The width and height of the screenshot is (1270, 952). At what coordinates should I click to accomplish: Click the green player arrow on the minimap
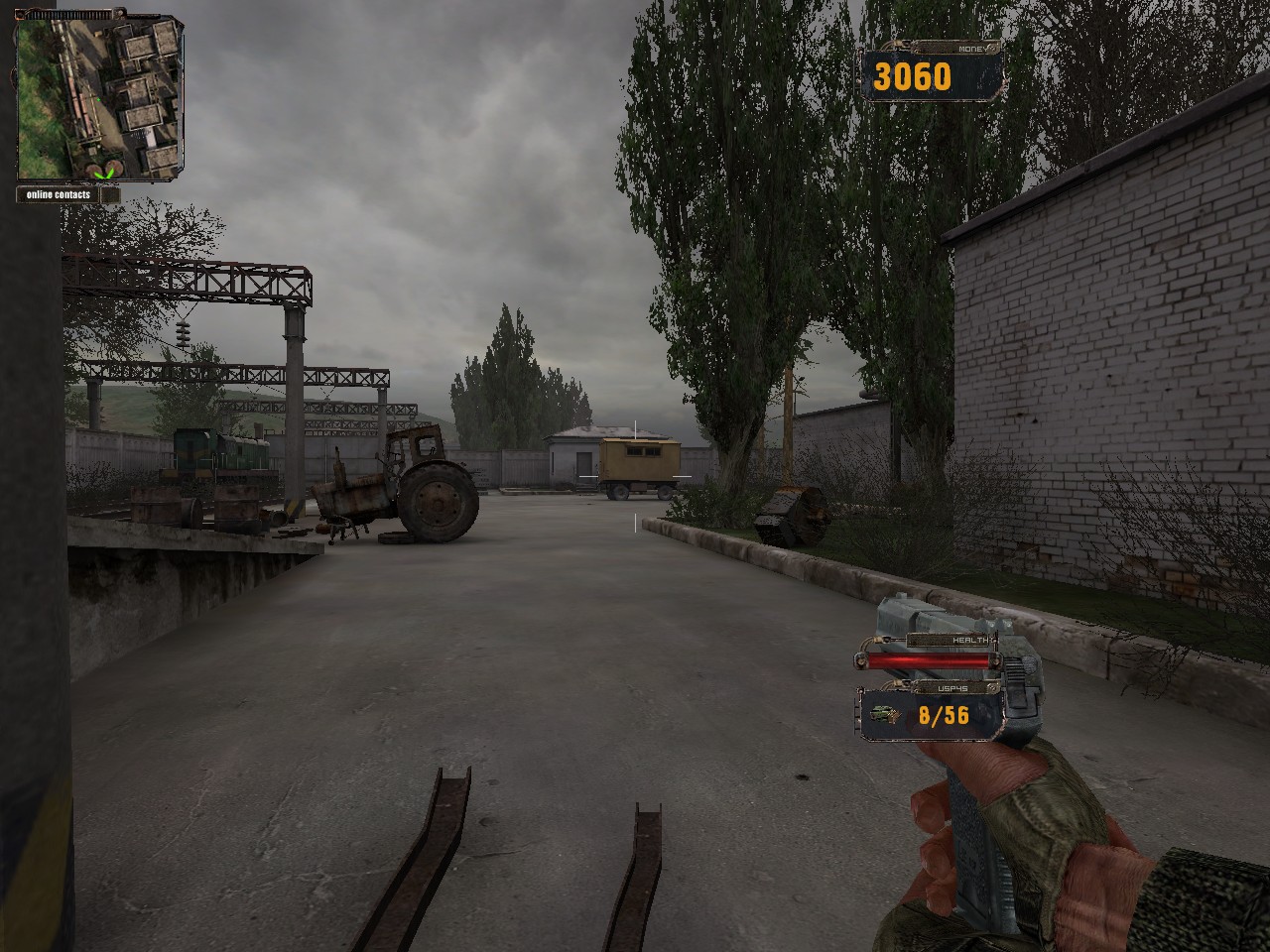click(x=101, y=175)
